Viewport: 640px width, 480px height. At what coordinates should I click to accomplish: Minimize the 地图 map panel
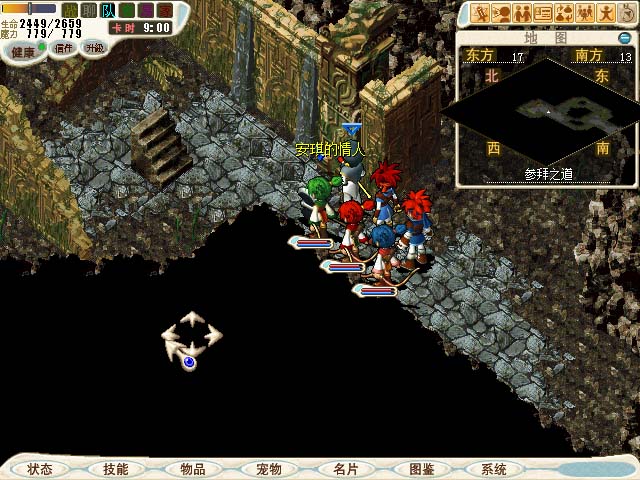point(623,37)
